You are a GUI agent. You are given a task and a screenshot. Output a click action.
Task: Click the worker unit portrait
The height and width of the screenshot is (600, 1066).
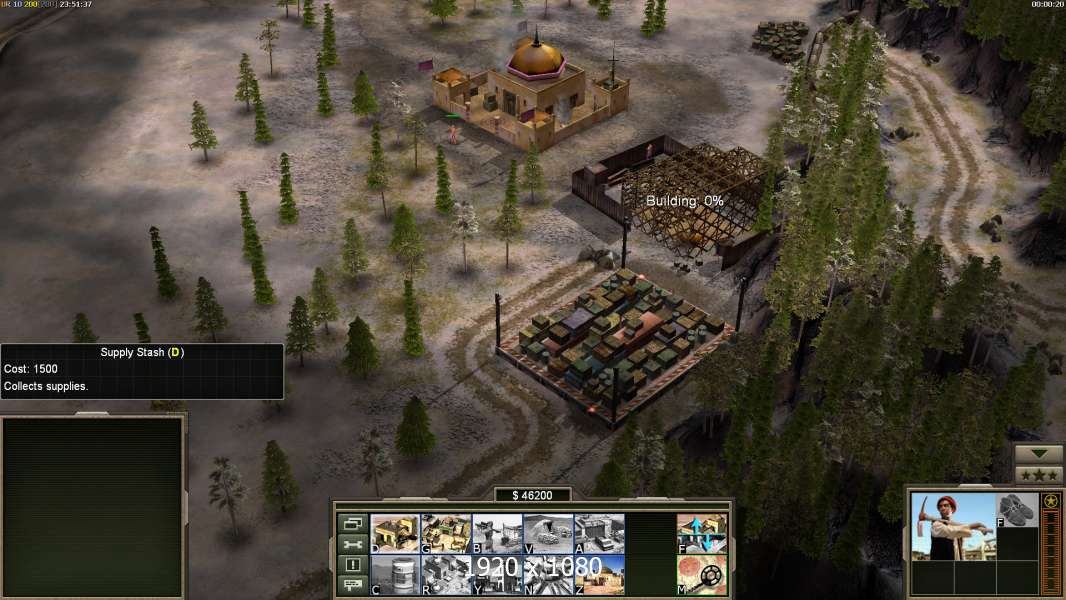pyautogui.click(x=953, y=526)
